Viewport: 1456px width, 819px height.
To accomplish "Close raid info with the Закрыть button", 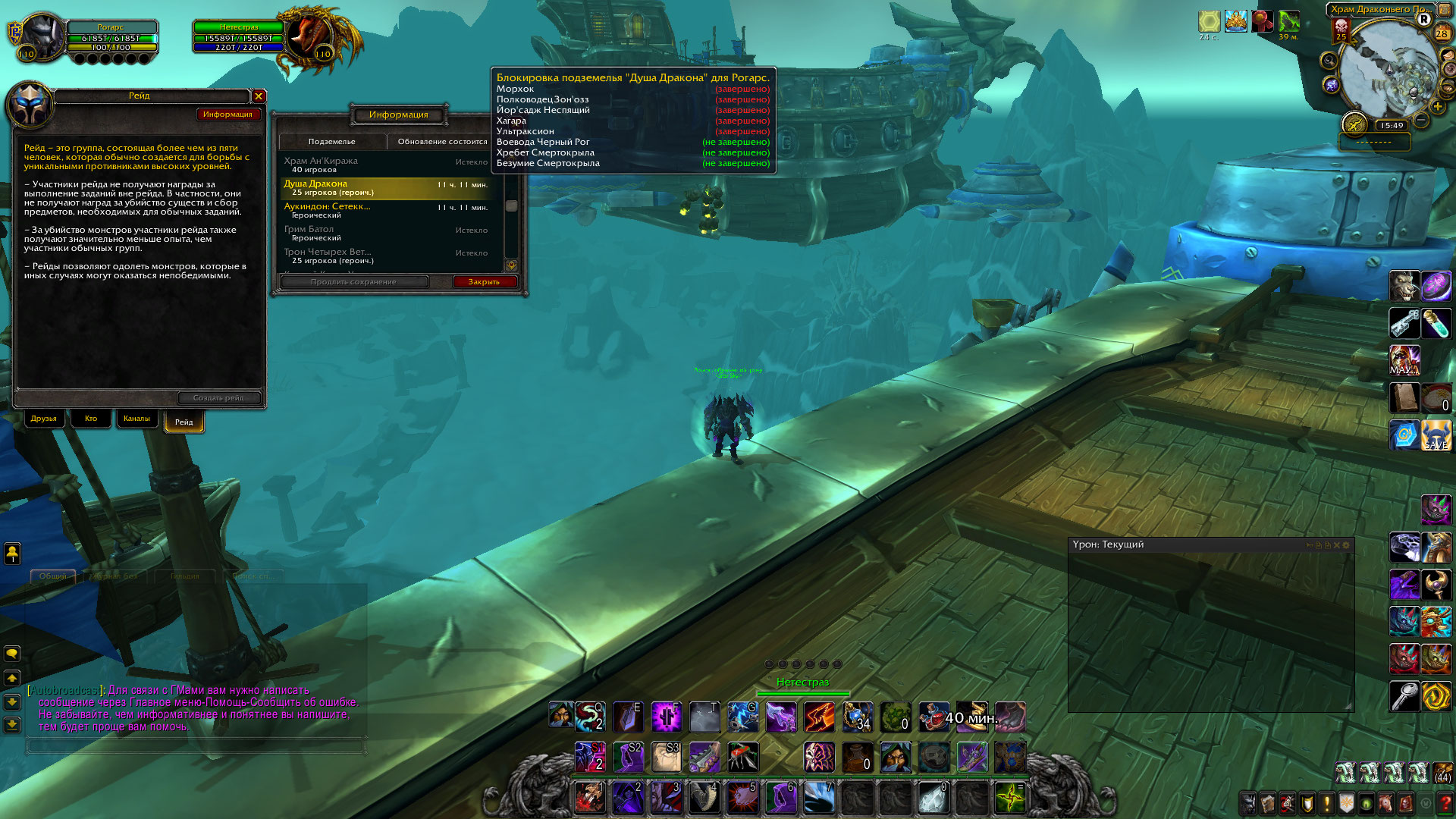I will (x=484, y=282).
